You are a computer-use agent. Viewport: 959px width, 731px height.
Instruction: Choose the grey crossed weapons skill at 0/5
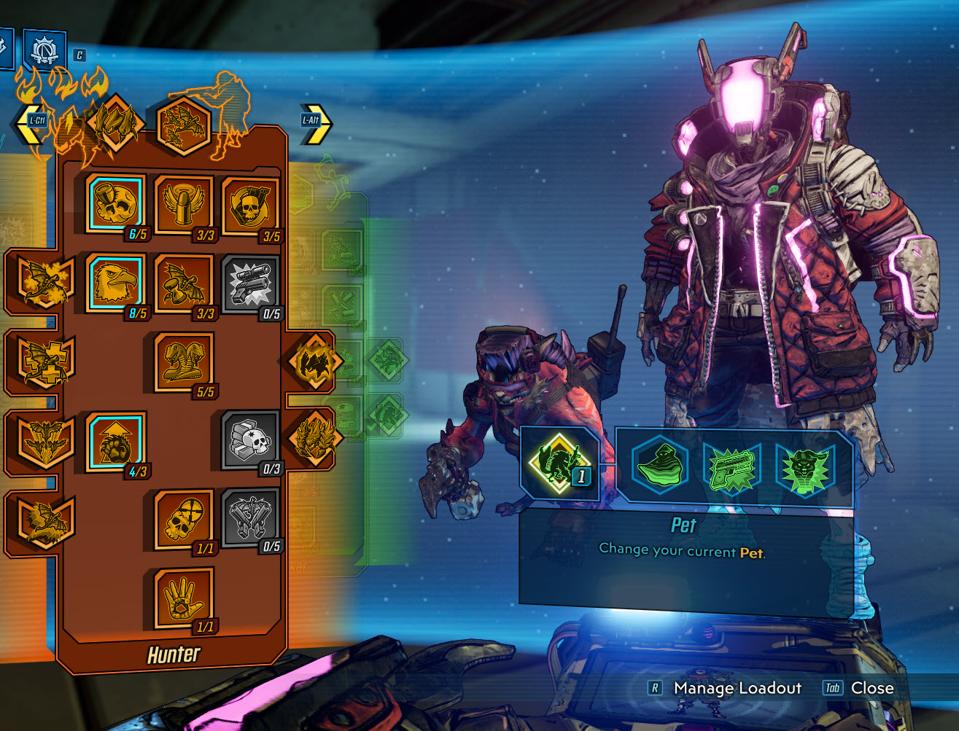coord(250,518)
